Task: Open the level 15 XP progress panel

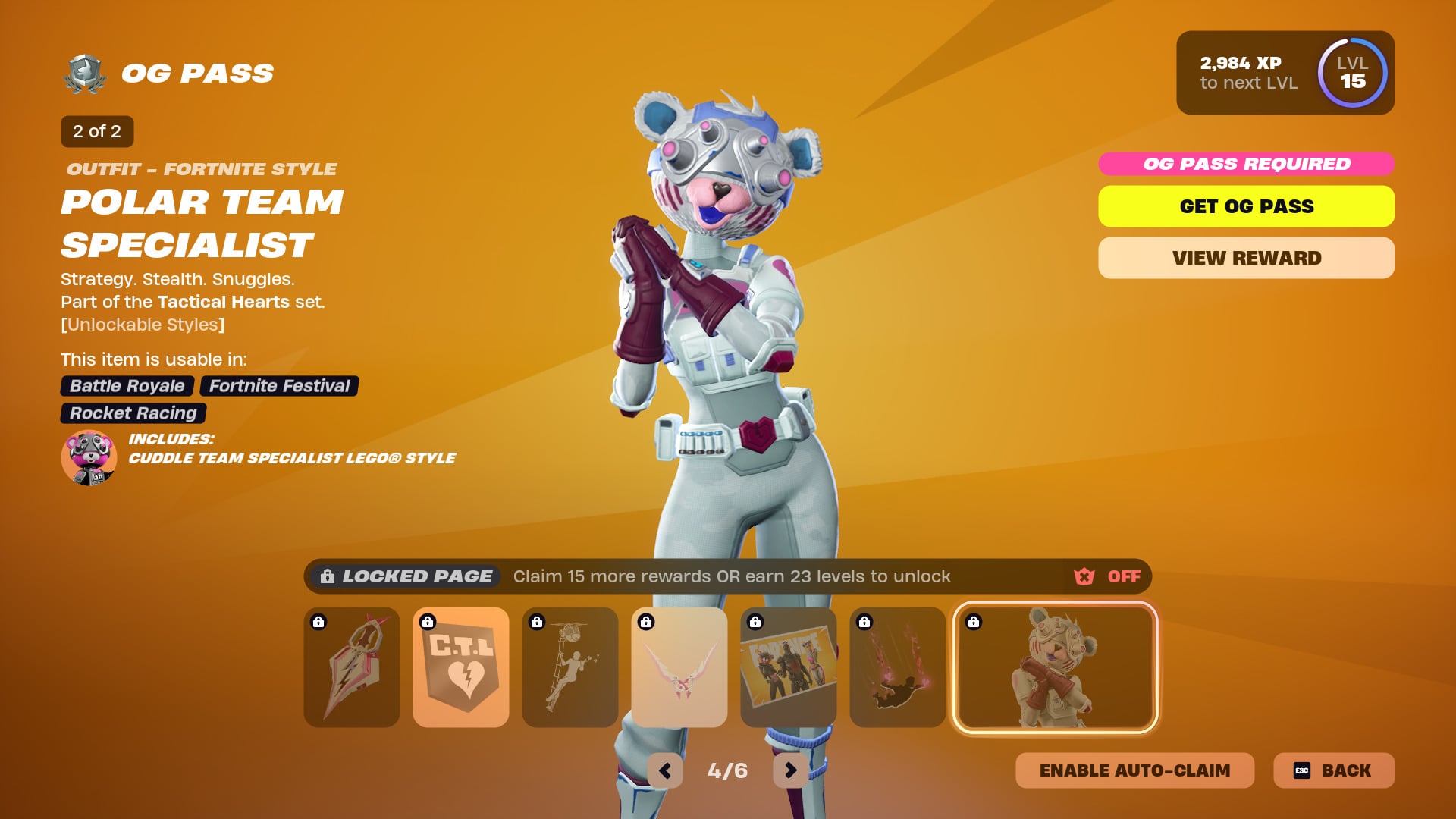Action: 1285,73
